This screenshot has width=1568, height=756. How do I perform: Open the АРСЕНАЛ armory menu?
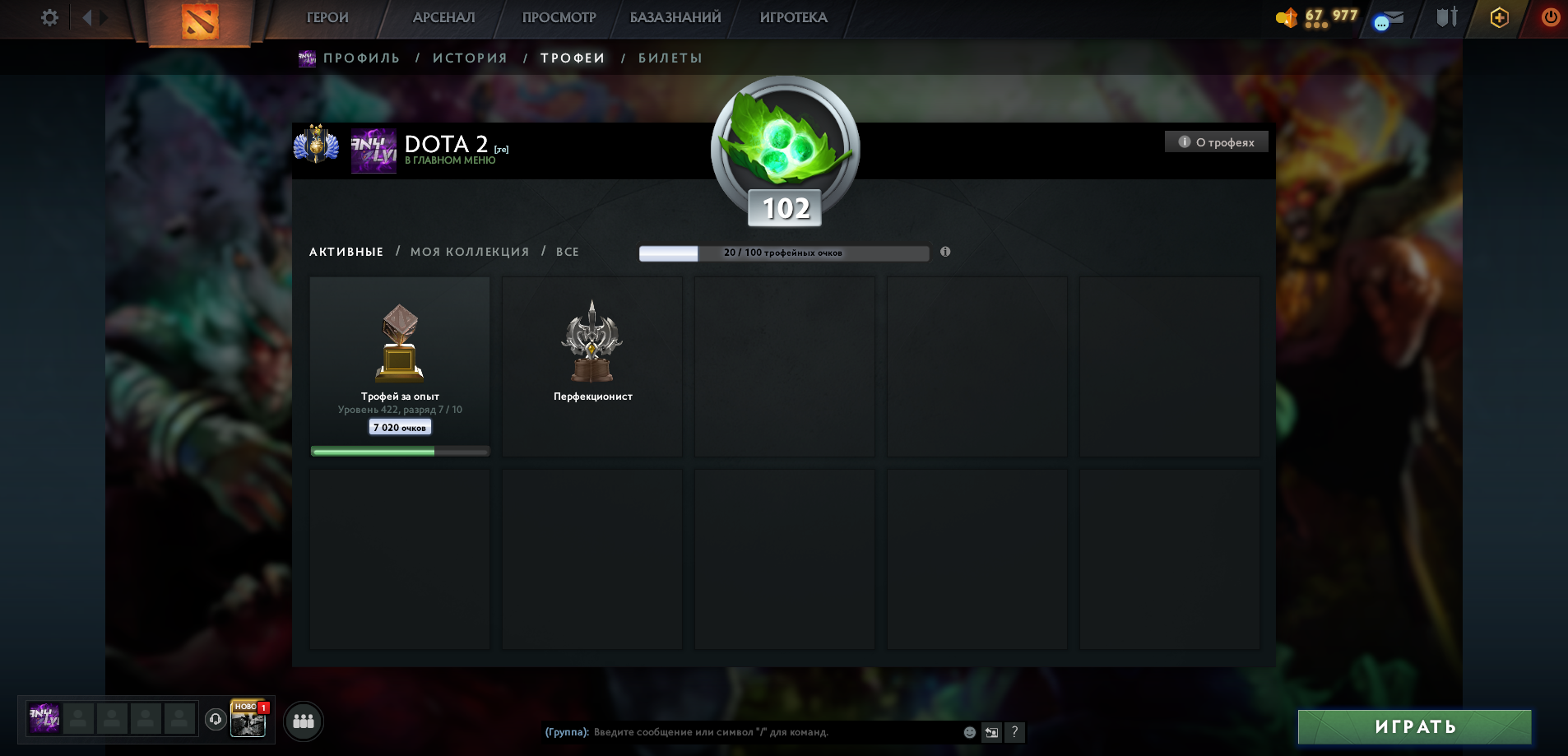[x=443, y=17]
